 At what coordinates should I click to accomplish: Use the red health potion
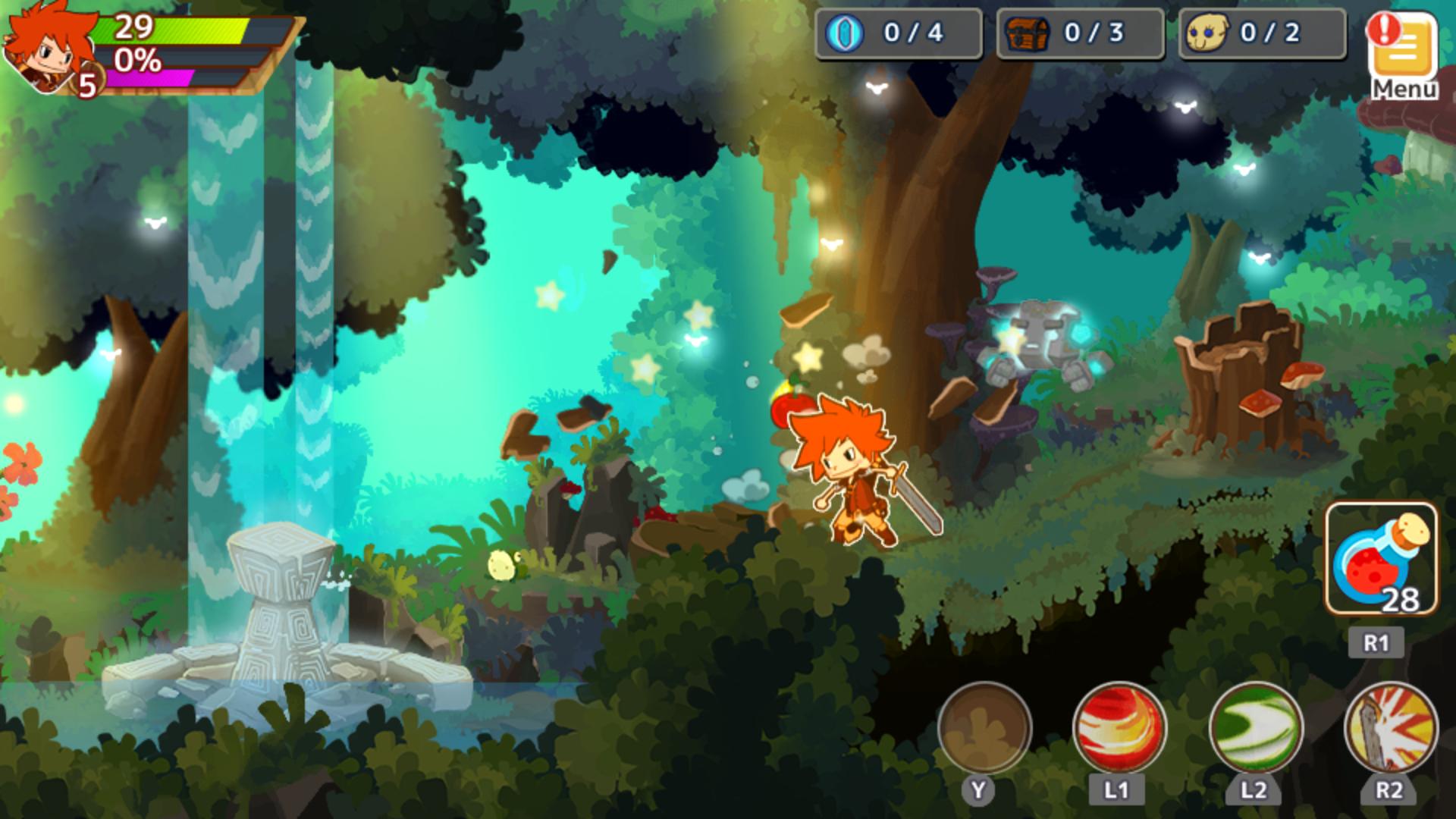tap(1381, 560)
